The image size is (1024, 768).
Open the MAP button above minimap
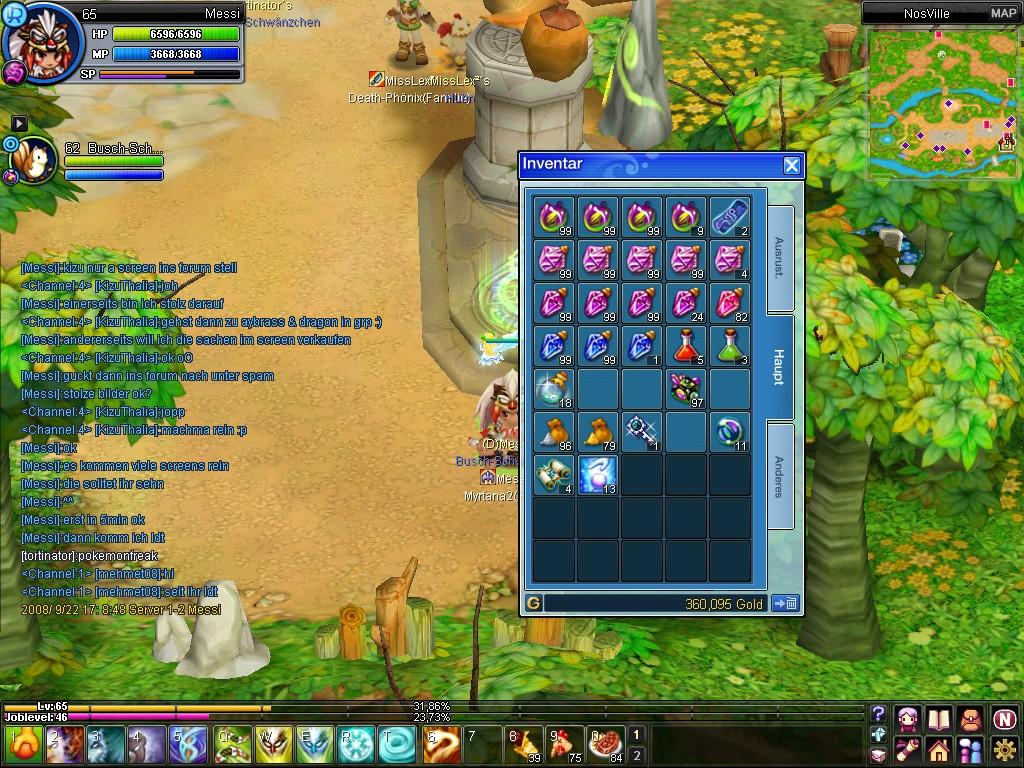tap(1003, 13)
